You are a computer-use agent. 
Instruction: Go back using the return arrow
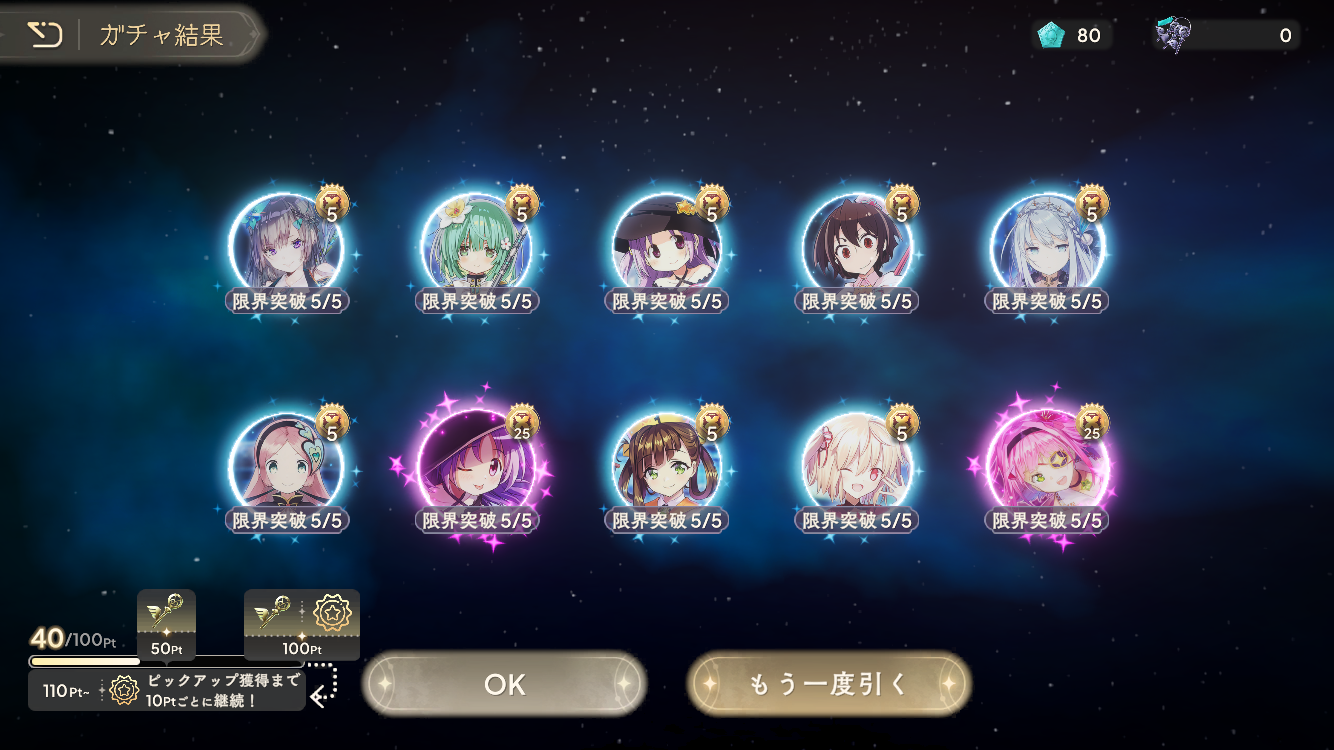[x=44, y=35]
